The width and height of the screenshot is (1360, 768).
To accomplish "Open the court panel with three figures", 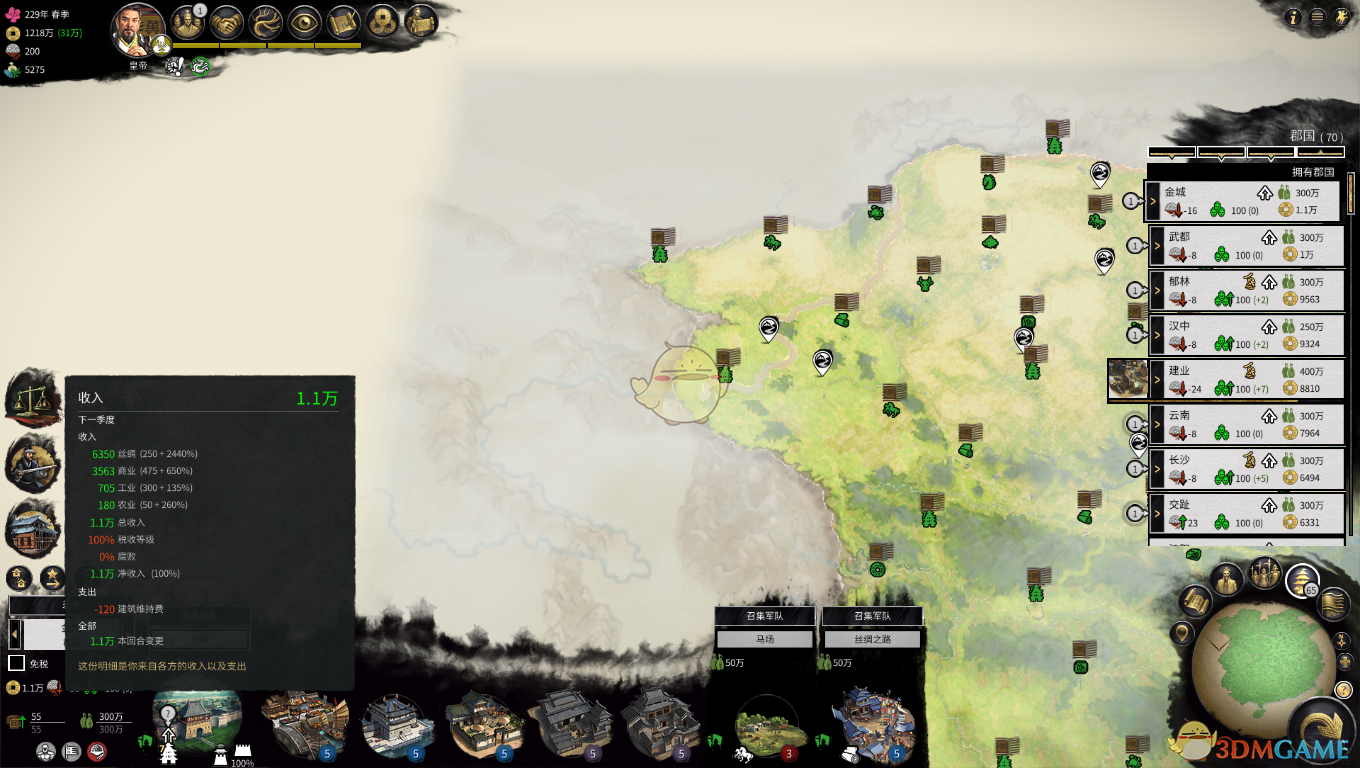I will click(187, 22).
